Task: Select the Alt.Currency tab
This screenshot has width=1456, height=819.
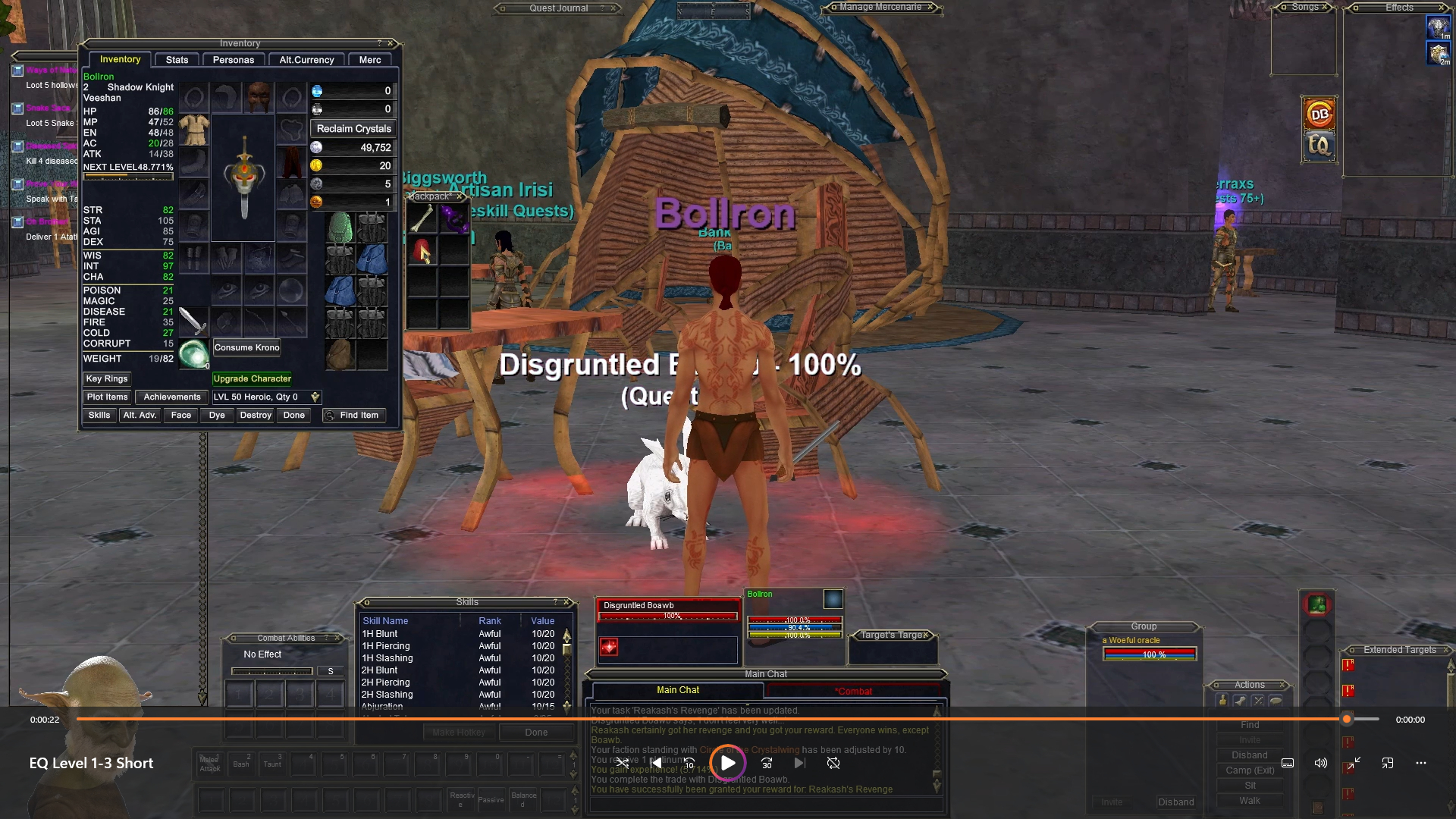Action: click(x=306, y=60)
